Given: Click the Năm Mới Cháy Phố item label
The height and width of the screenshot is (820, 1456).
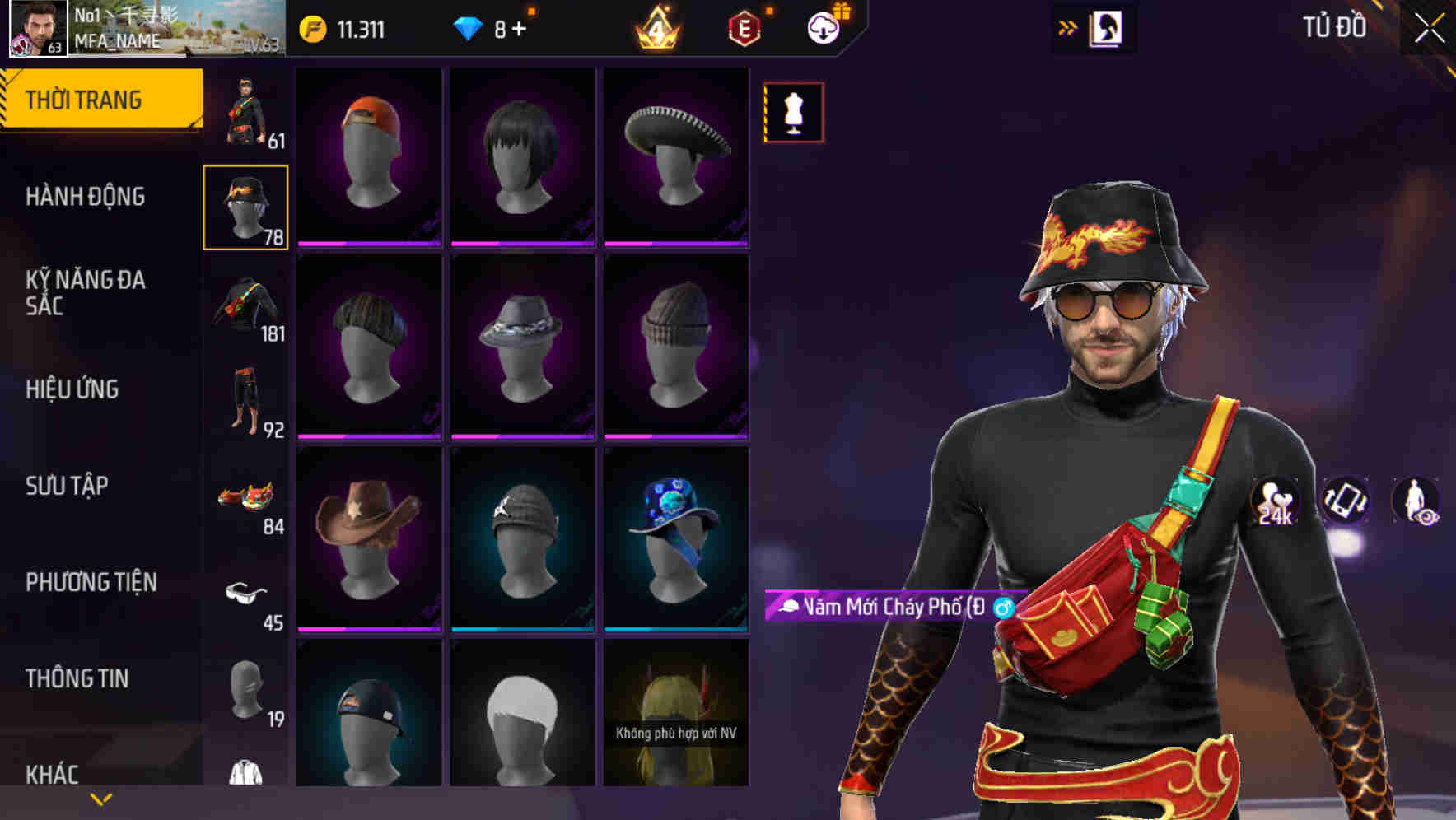Looking at the screenshot, I should click(x=885, y=606).
